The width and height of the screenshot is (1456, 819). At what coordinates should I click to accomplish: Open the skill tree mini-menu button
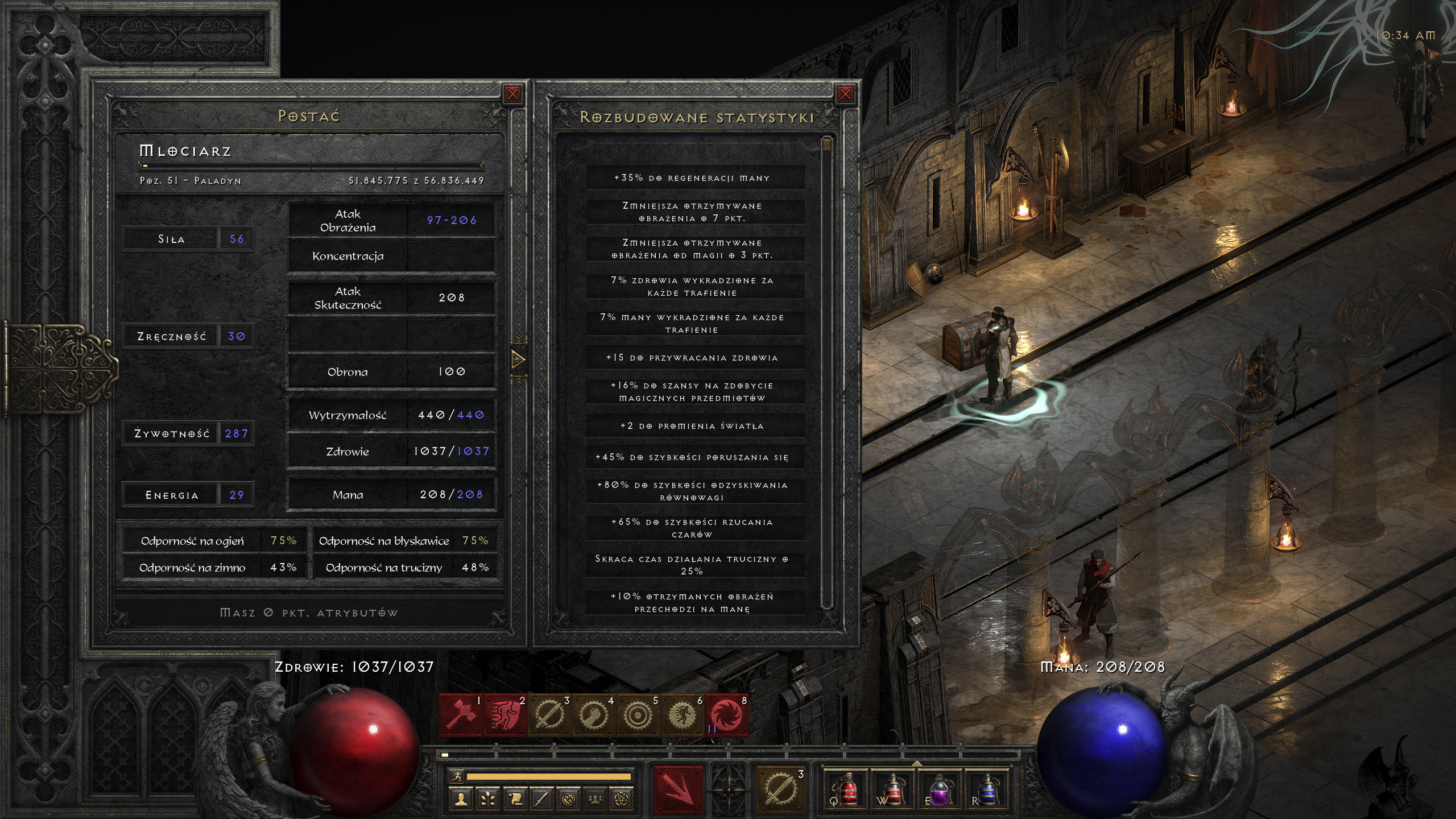(488, 800)
